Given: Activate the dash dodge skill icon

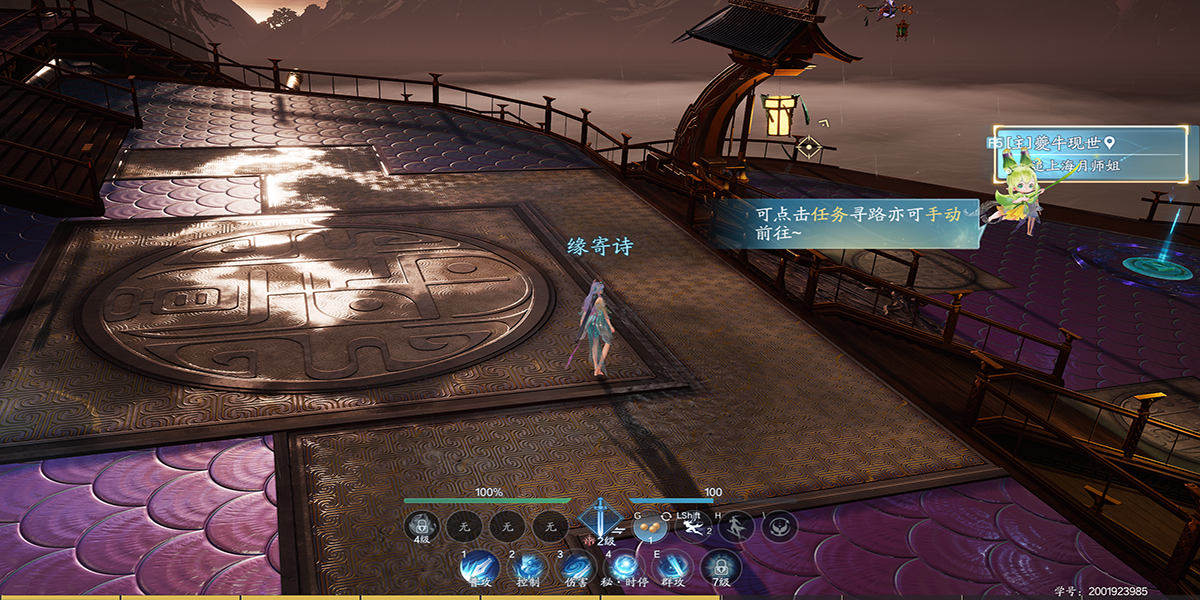Looking at the screenshot, I should click(x=692, y=526).
